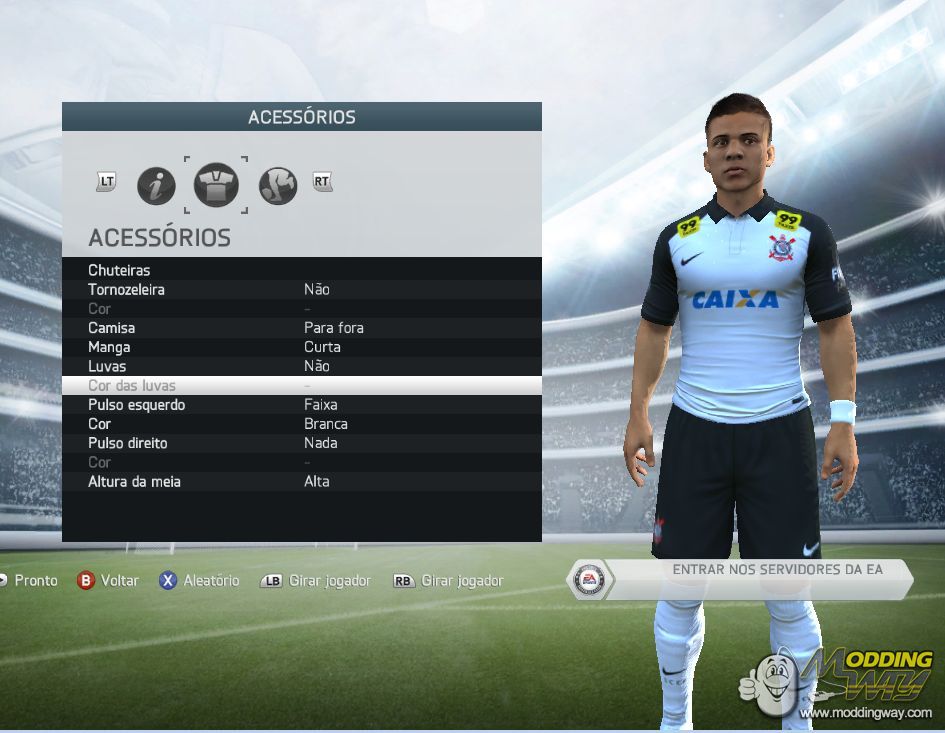
Task: Confirm with the Pronto option
Action: 28,580
